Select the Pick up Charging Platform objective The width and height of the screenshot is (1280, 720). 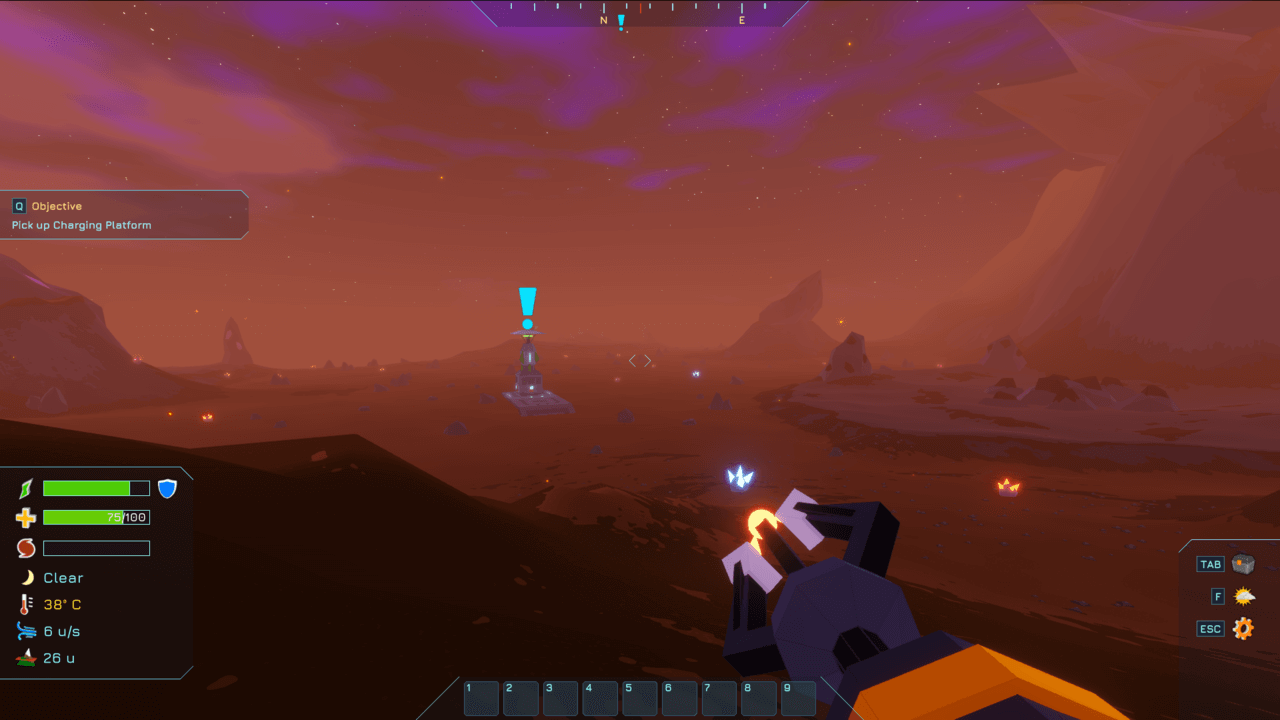[82, 225]
